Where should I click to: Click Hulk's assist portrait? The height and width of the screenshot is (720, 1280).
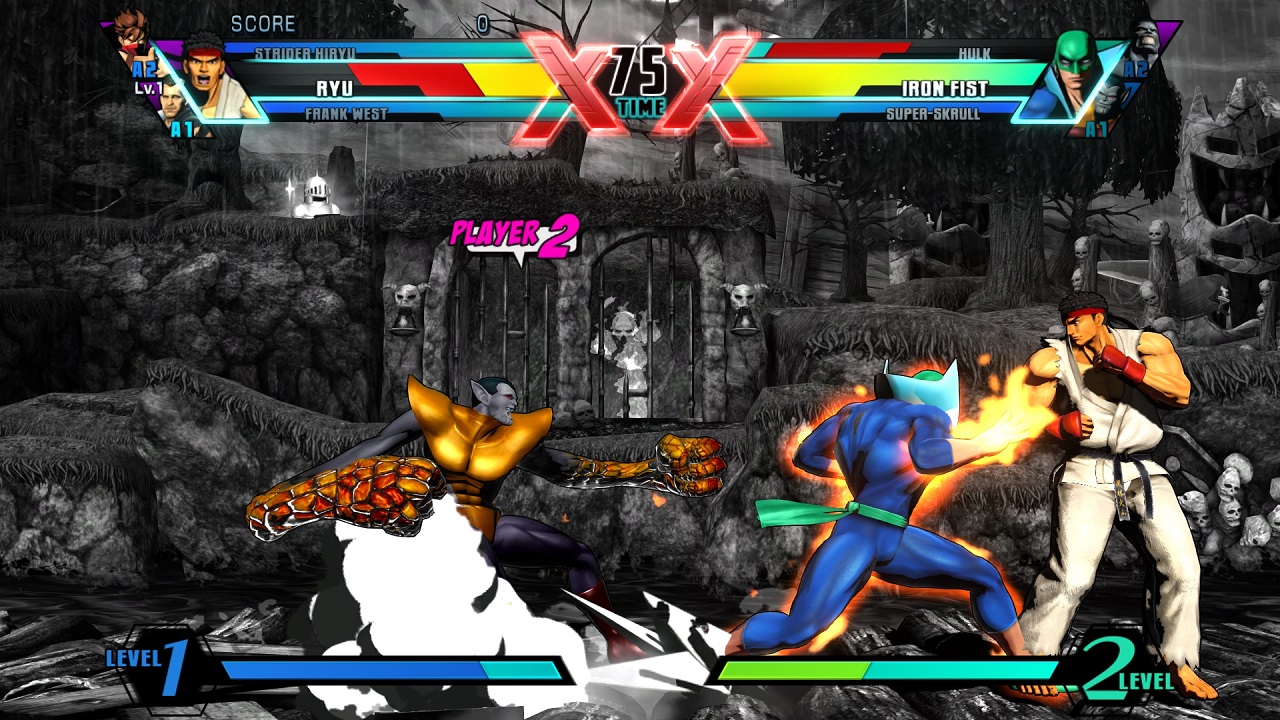coord(1147,37)
